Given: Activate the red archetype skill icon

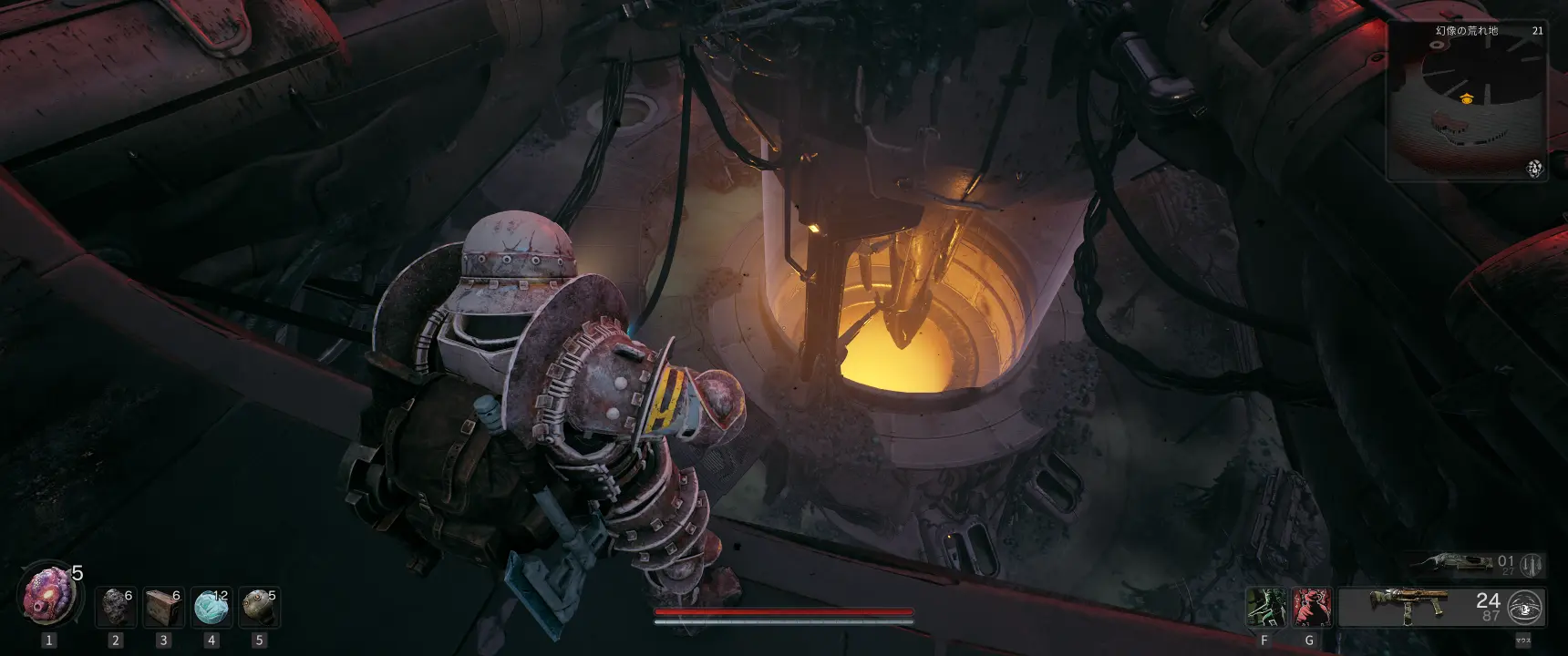Looking at the screenshot, I should coord(1311,607).
